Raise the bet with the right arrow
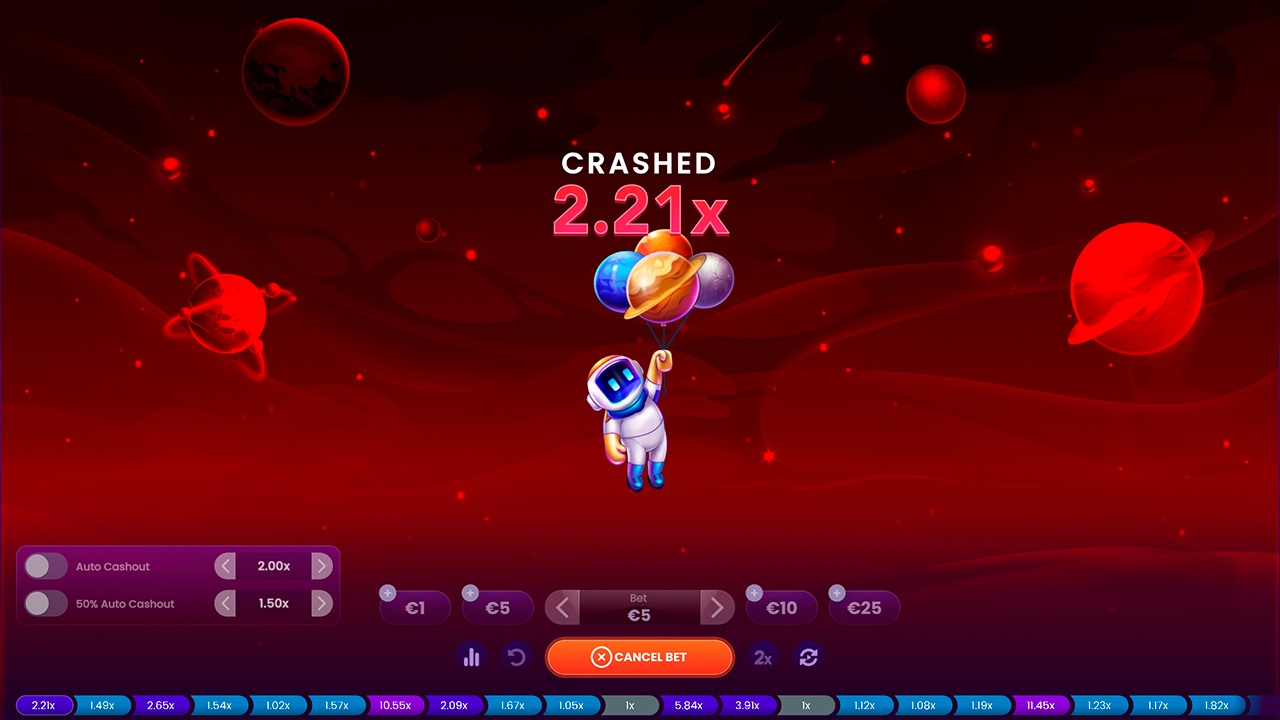Screen dimensions: 1280x720 point(716,607)
